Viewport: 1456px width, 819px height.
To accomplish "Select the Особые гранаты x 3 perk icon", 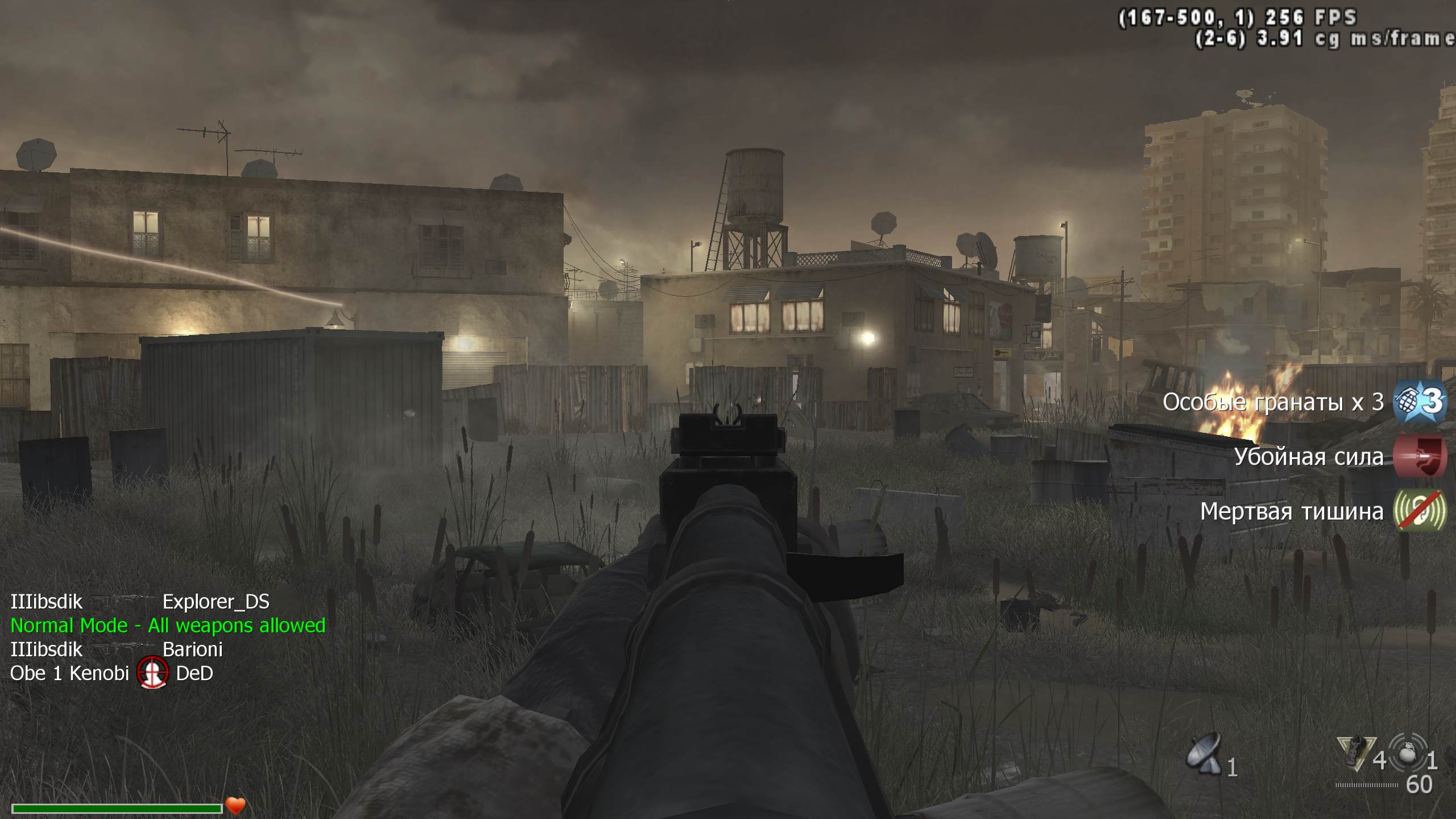I will (x=1420, y=402).
